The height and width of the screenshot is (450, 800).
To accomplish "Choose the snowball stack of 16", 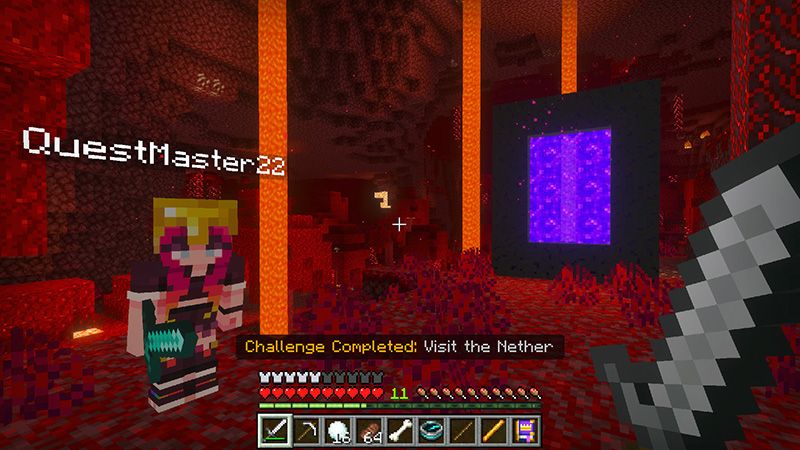I will click(339, 430).
